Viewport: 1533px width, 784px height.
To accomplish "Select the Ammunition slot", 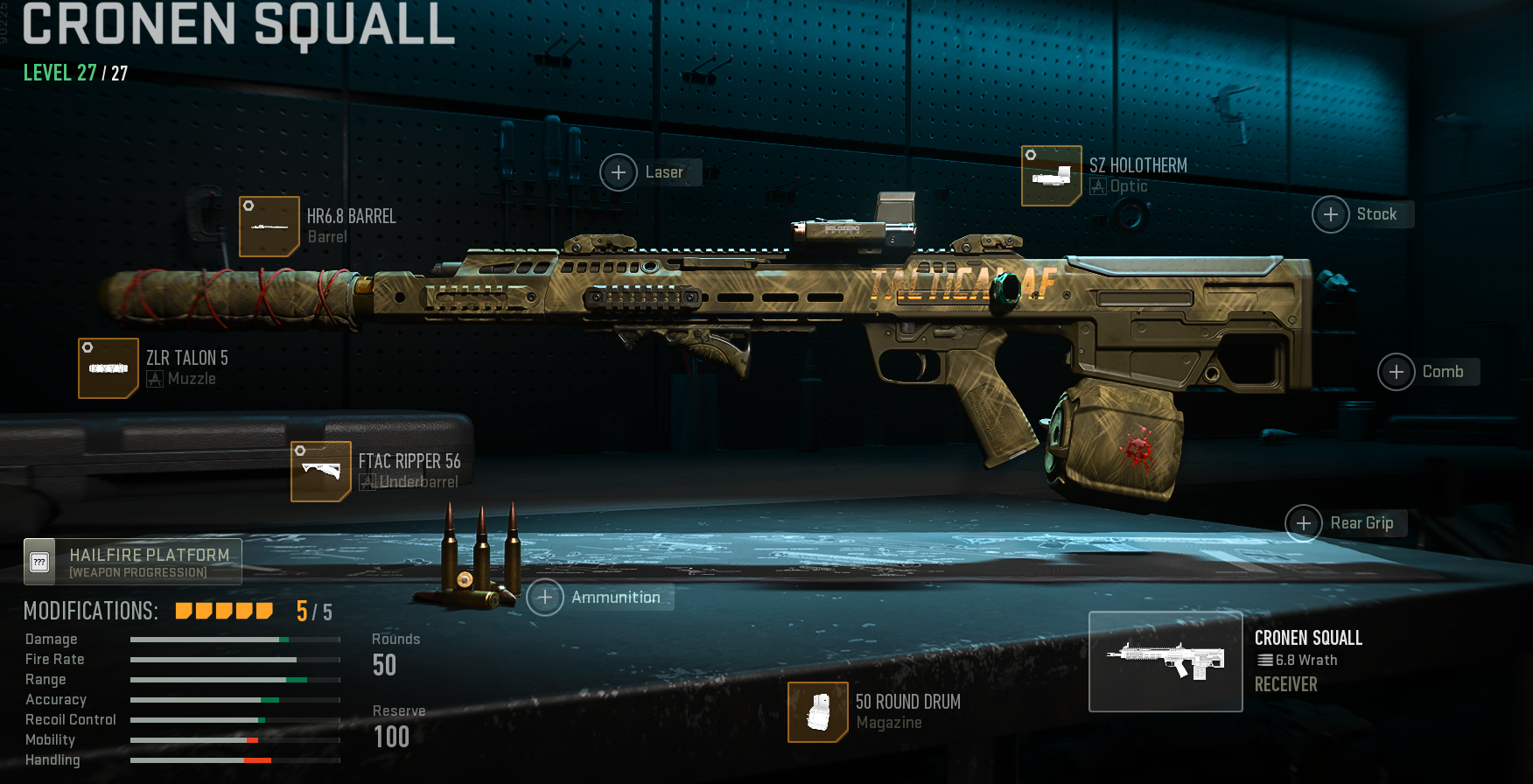I will click(x=545, y=598).
